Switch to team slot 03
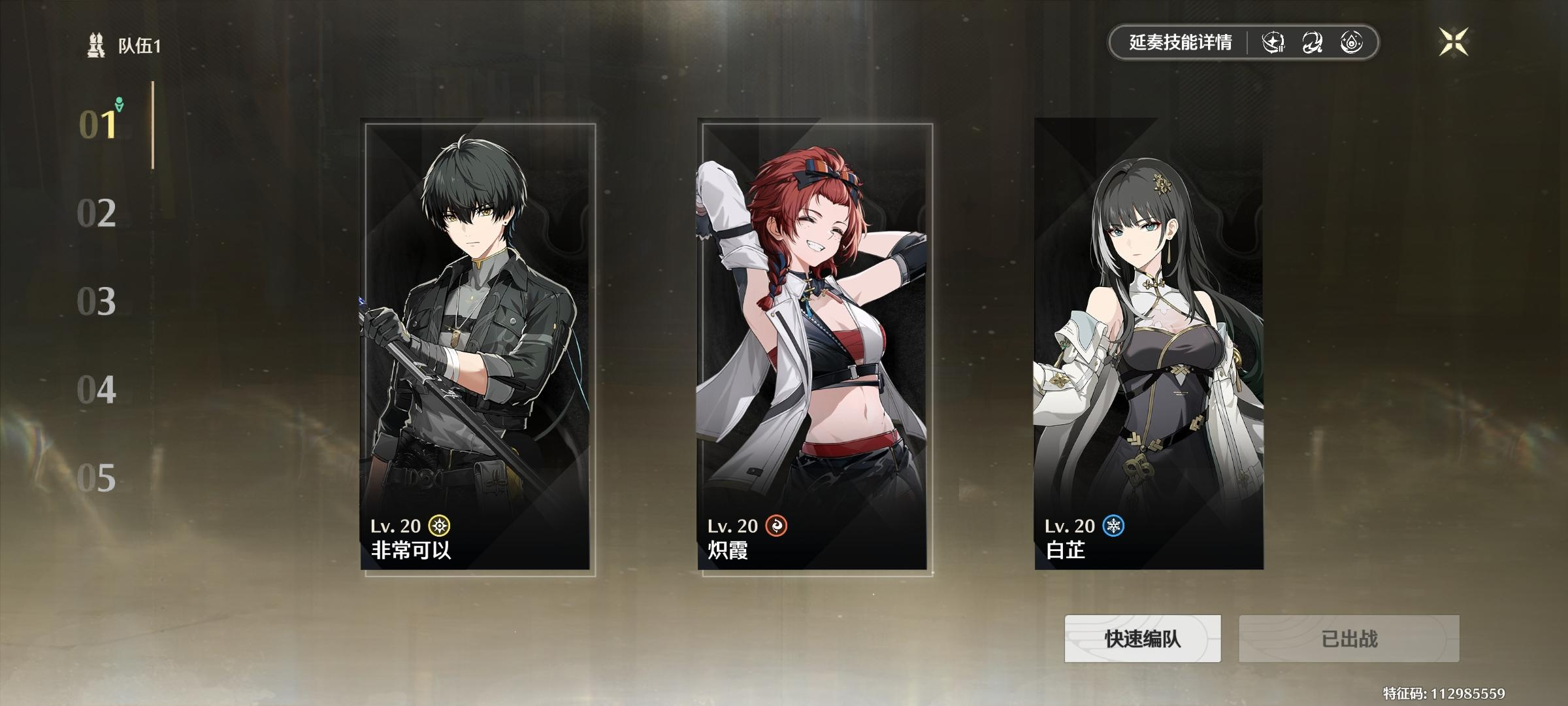 [97, 301]
